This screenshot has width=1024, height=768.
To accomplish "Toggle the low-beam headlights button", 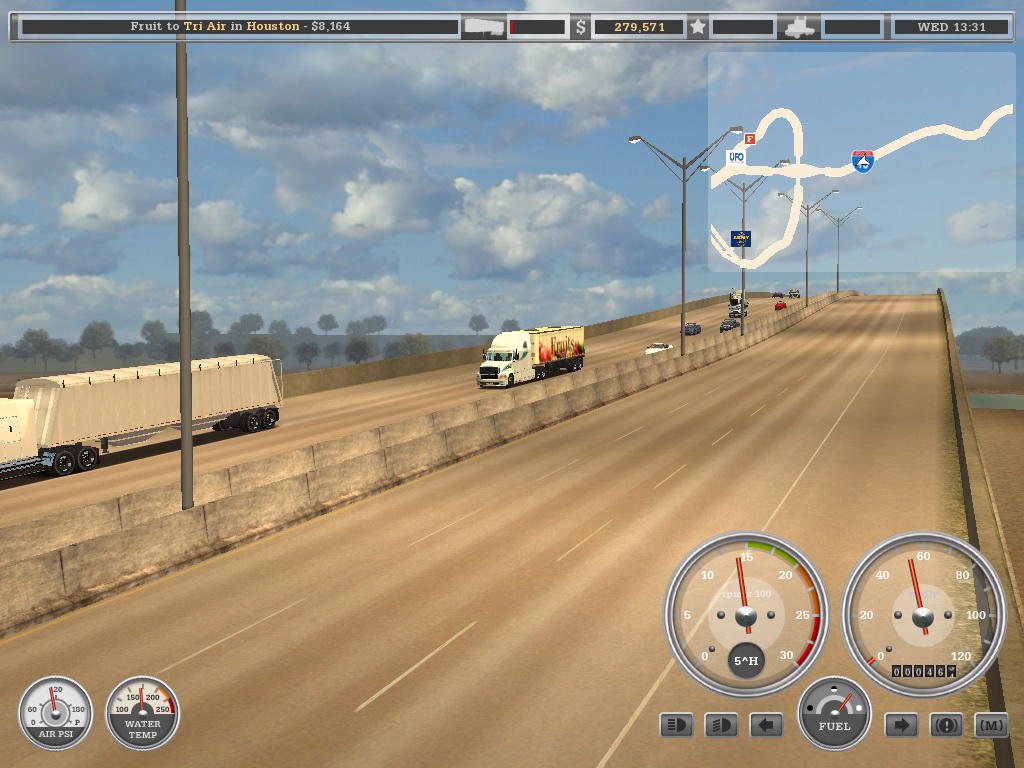I will click(x=676, y=725).
